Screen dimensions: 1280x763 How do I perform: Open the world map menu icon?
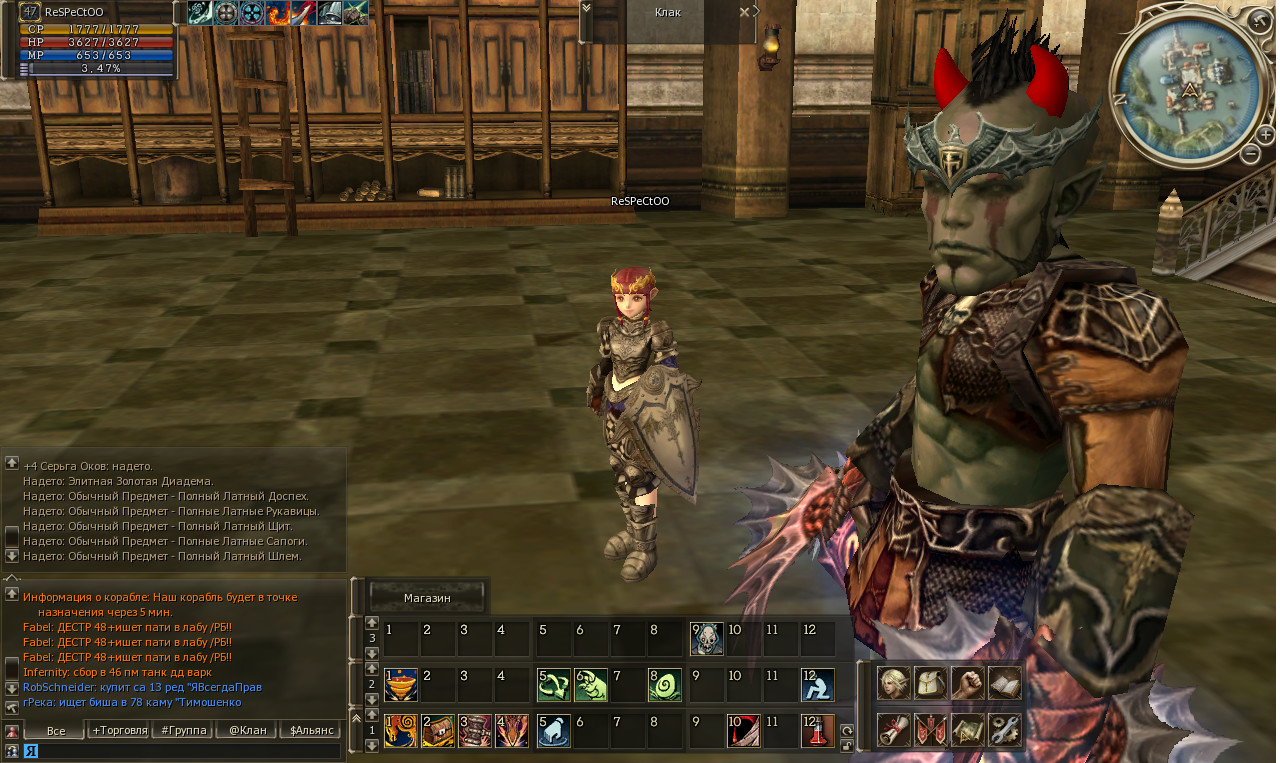pyautogui.click(x=967, y=730)
